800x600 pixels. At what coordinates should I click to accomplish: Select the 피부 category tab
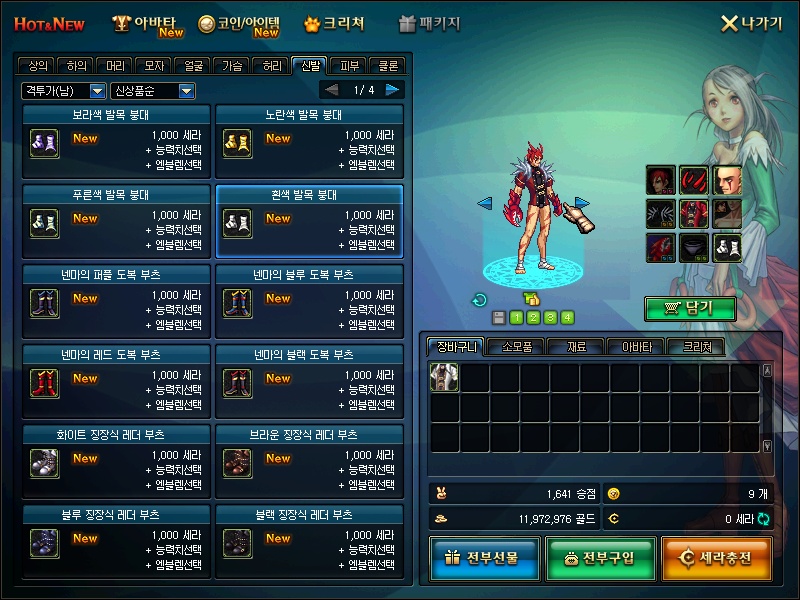click(349, 66)
